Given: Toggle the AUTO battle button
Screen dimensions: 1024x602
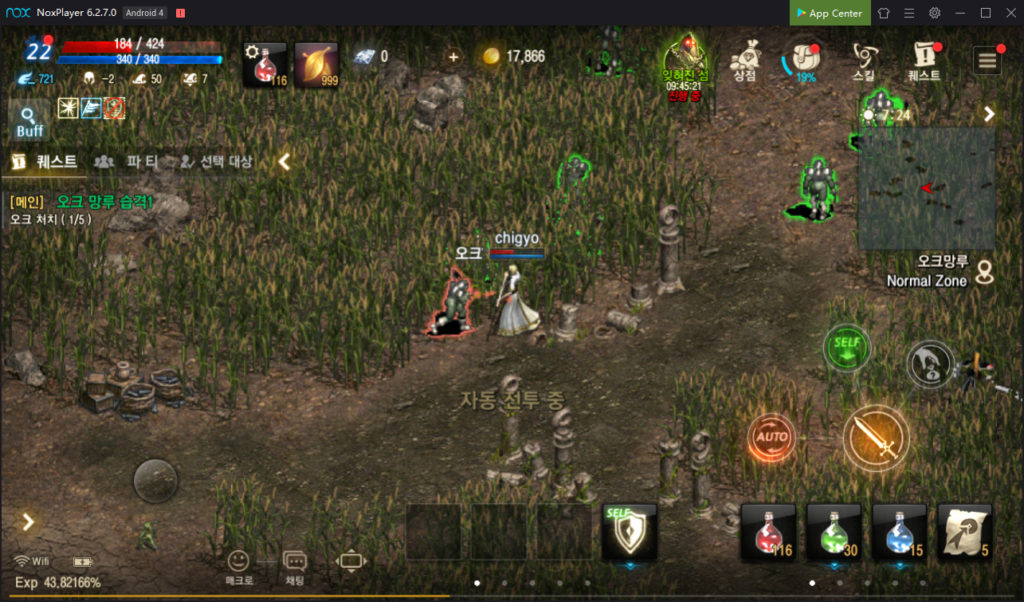Looking at the screenshot, I should tap(772, 438).
